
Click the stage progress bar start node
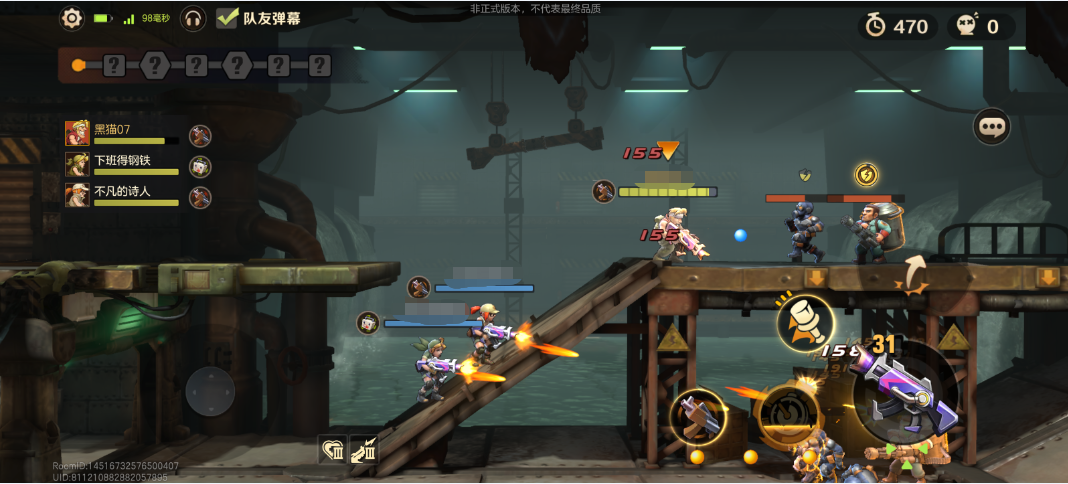pyautogui.click(x=78, y=66)
